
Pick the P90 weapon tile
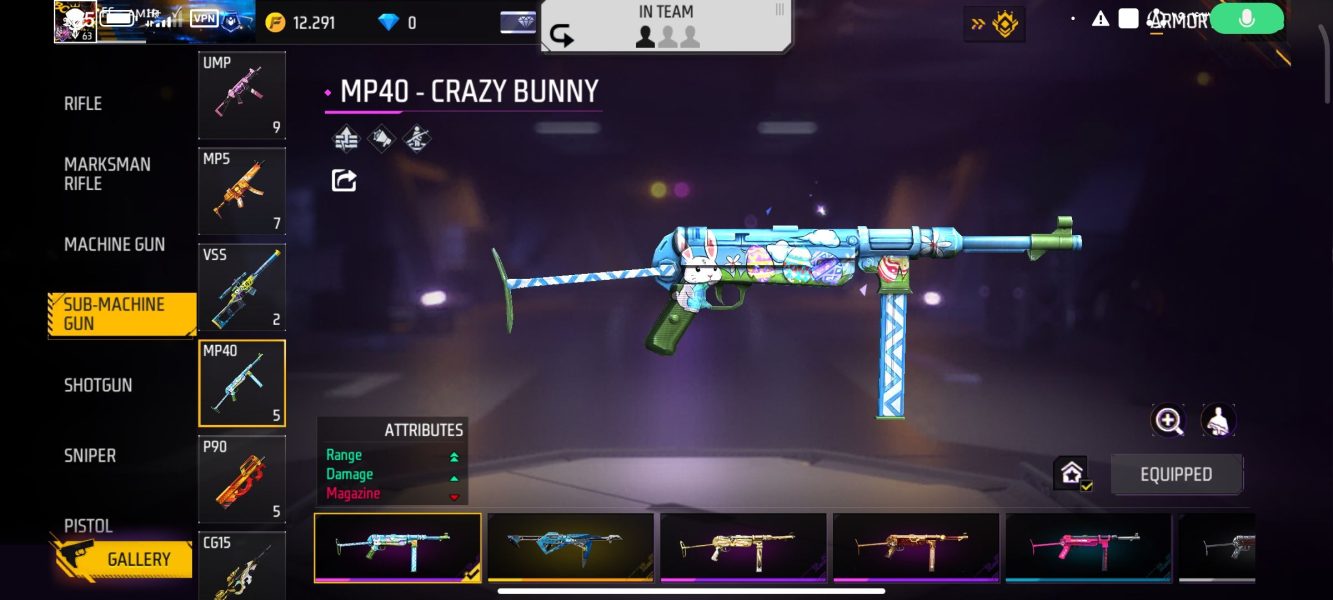[242, 479]
